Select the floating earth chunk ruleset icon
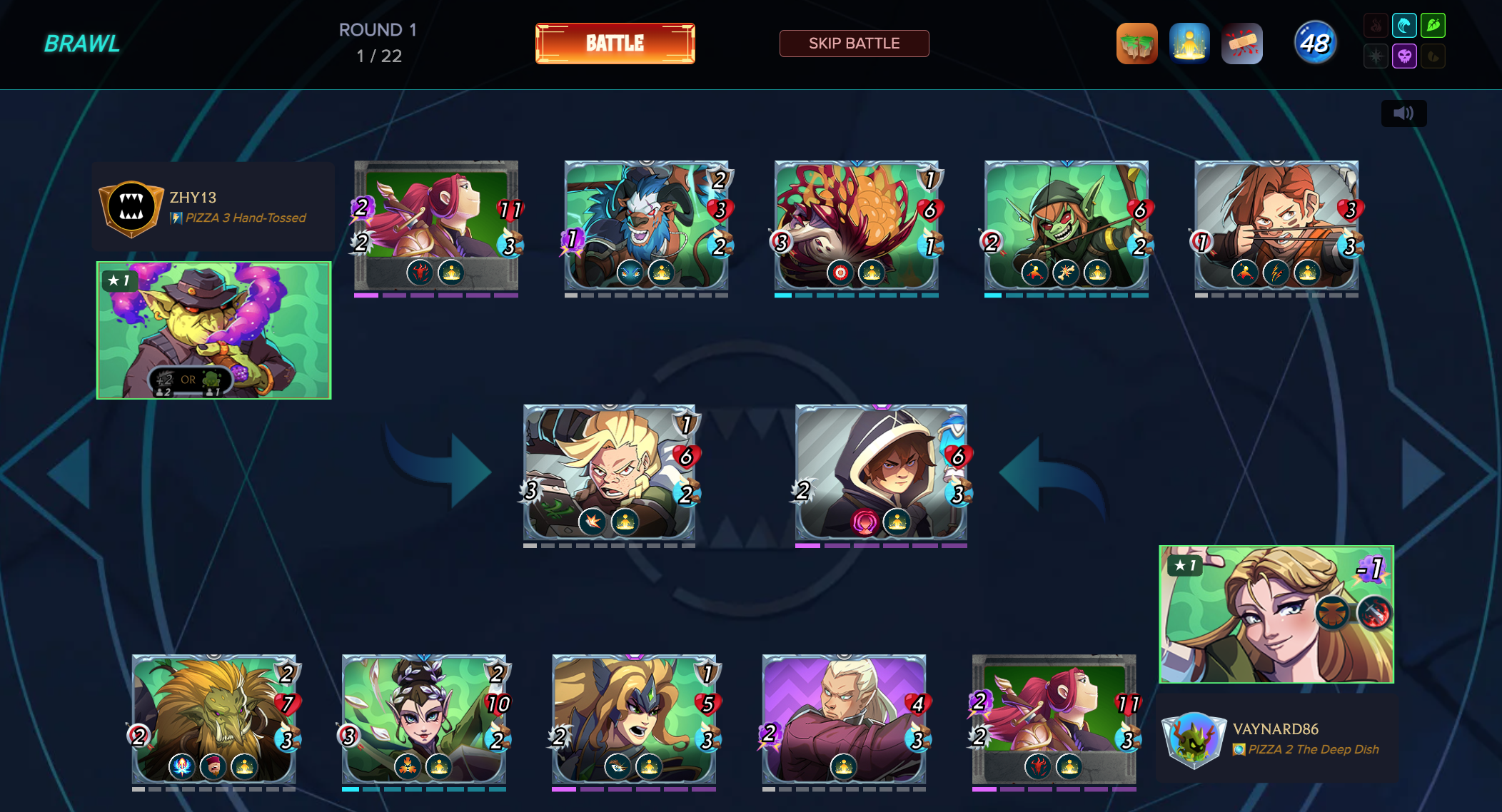The width and height of the screenshot is (1502, 812). tap(1136, 44)
